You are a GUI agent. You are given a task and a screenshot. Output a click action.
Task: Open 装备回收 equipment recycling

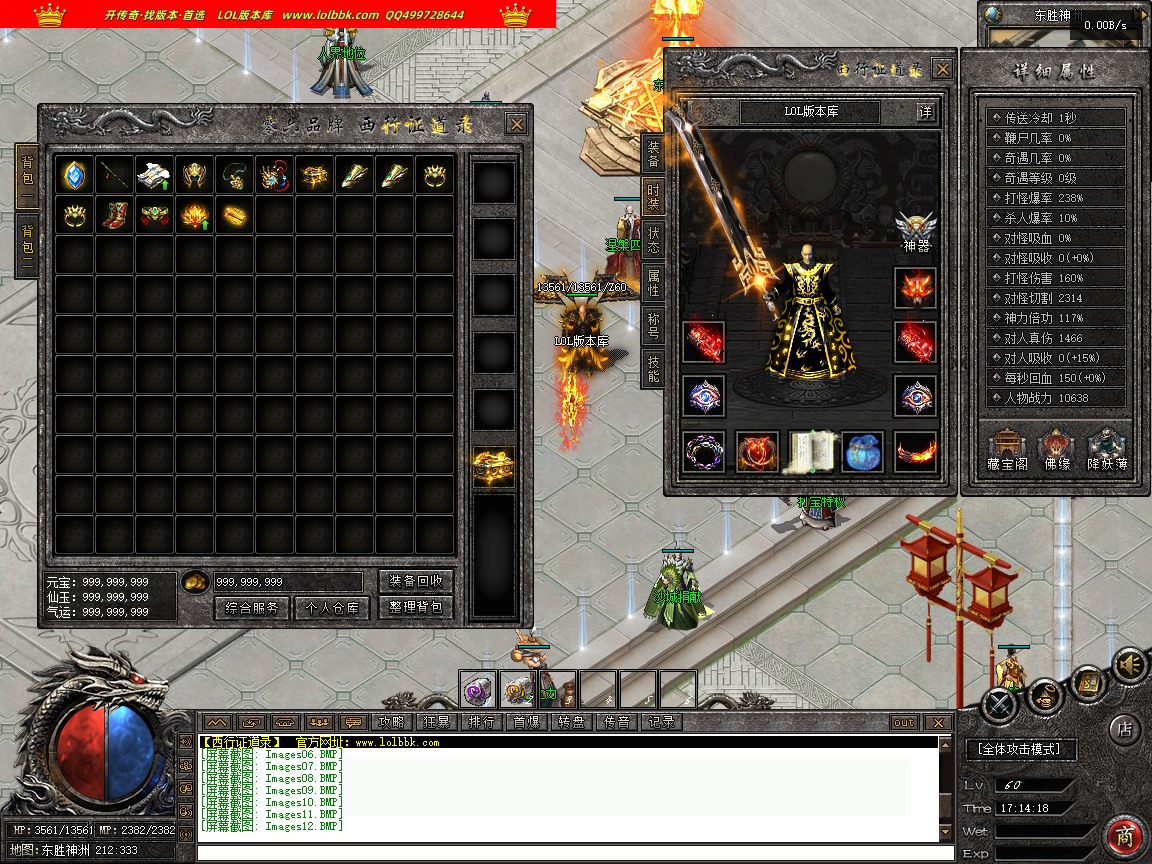click(x=416, y=581)
